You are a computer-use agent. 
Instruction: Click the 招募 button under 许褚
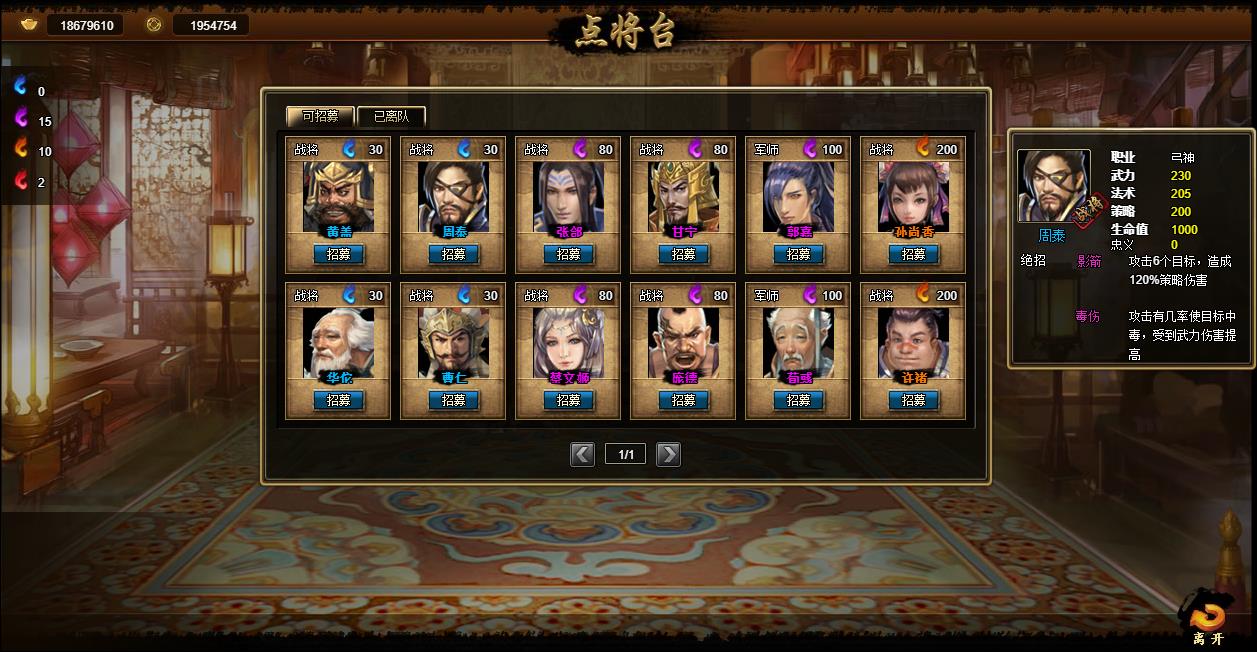pos(913,400)
